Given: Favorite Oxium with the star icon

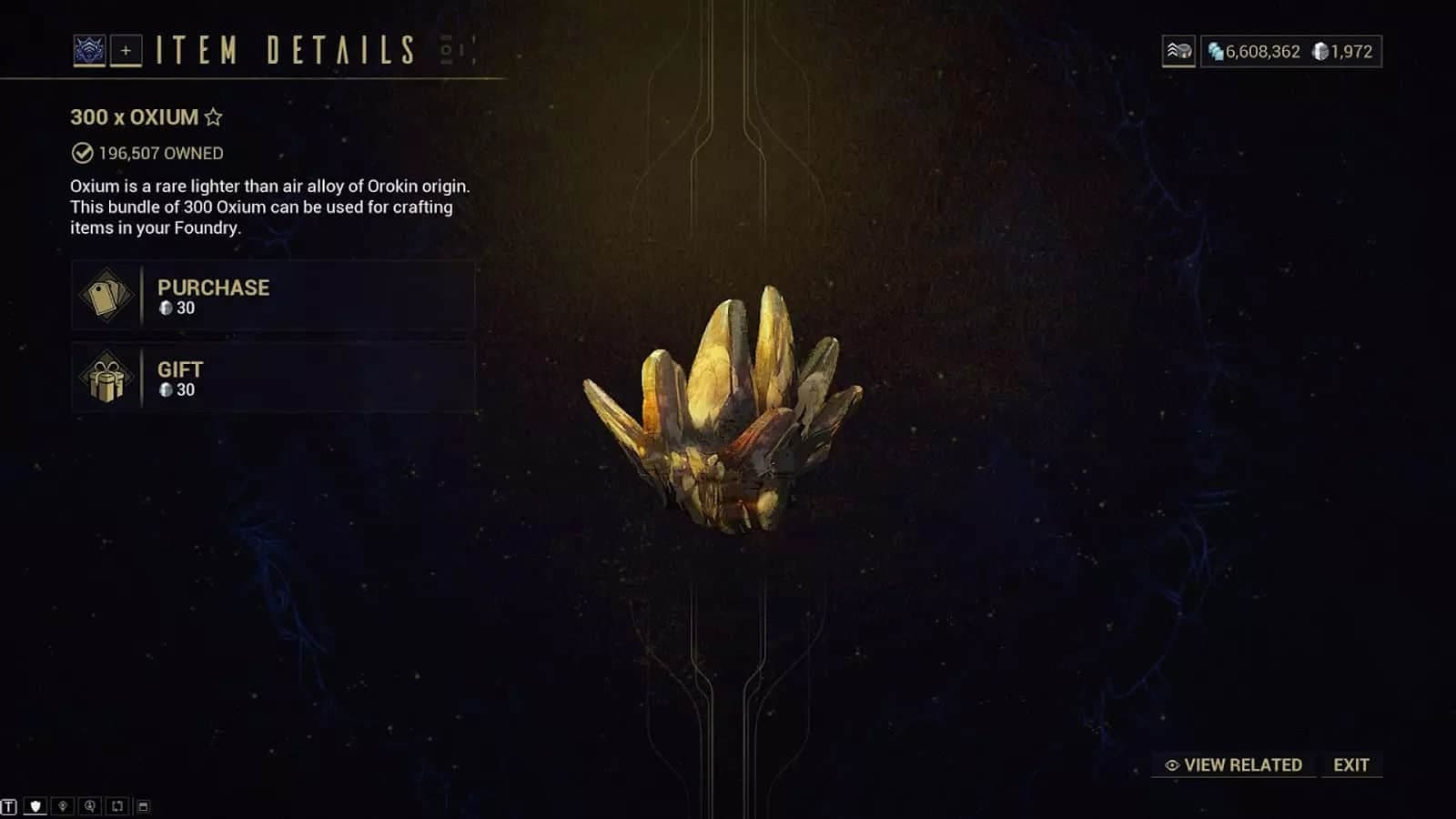Looking at the screenshot, I should coord(214,117).
